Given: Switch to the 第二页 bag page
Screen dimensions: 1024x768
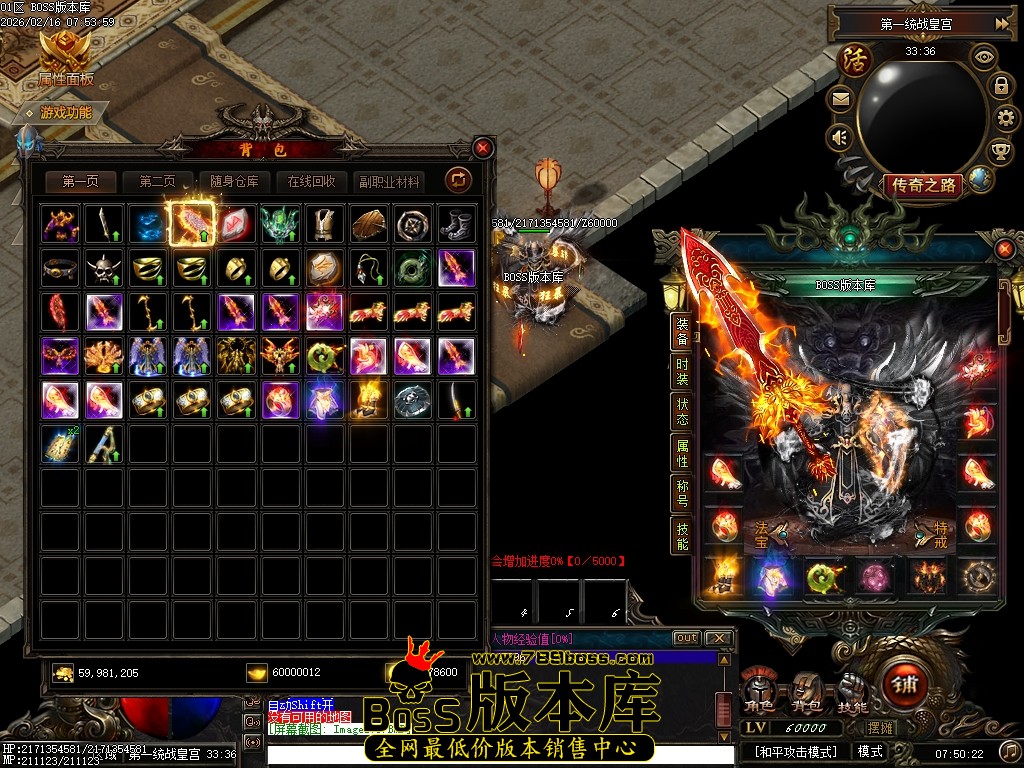Looking at the screenshot, I should coord(157,182).
